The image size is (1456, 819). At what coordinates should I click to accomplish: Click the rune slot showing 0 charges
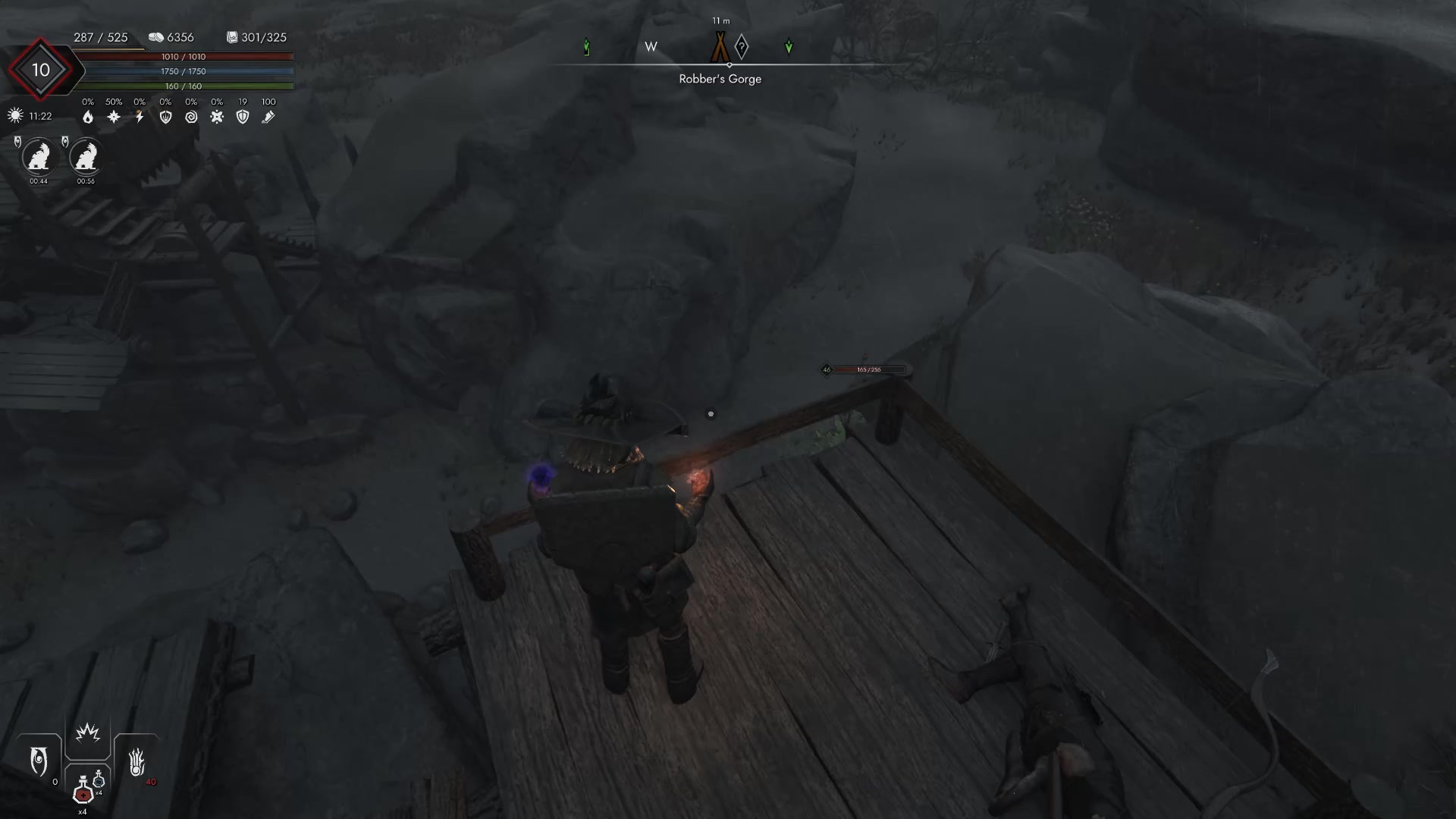point(38,758)
